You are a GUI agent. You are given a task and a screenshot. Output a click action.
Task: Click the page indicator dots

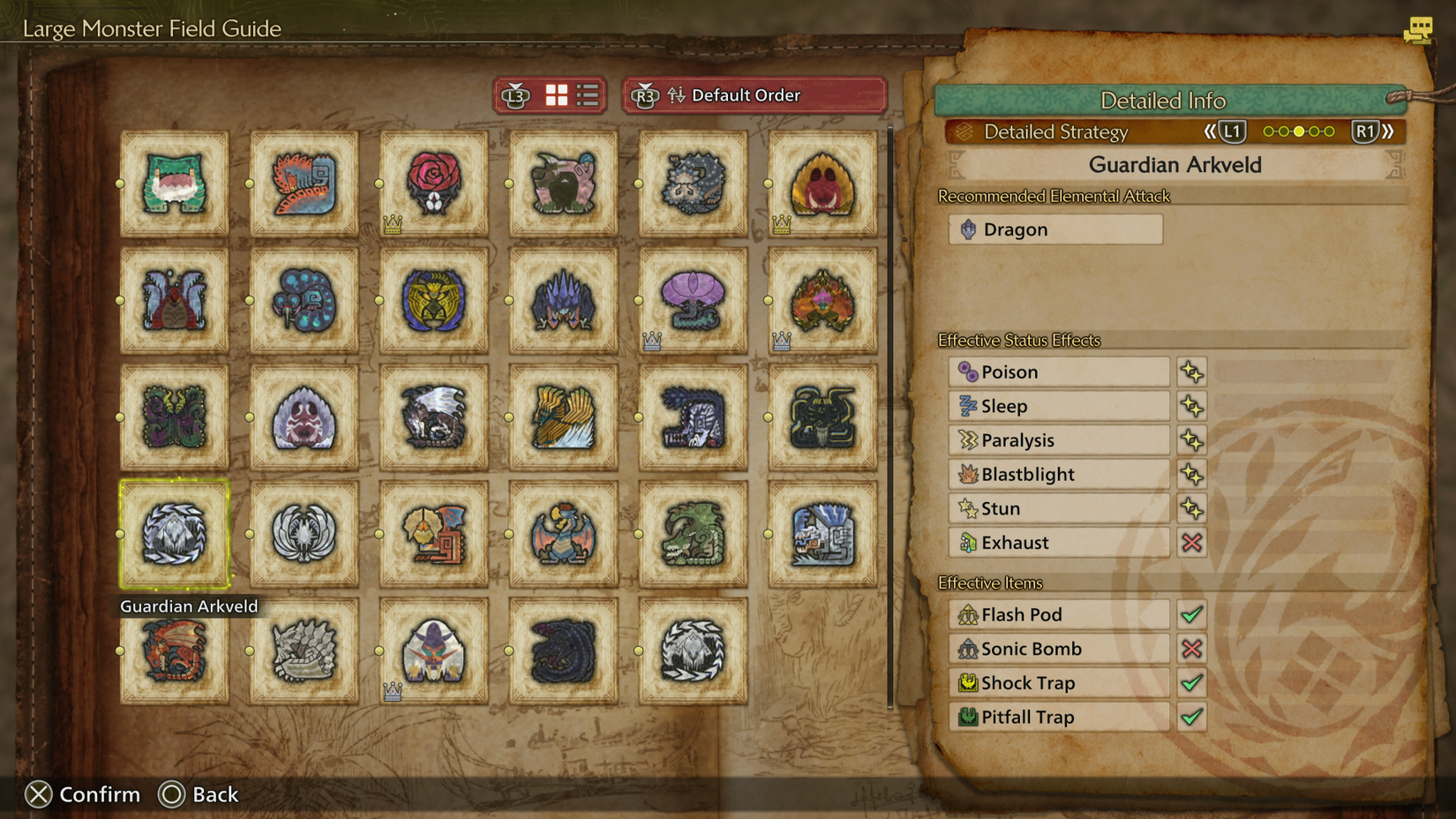(1298, 131)
